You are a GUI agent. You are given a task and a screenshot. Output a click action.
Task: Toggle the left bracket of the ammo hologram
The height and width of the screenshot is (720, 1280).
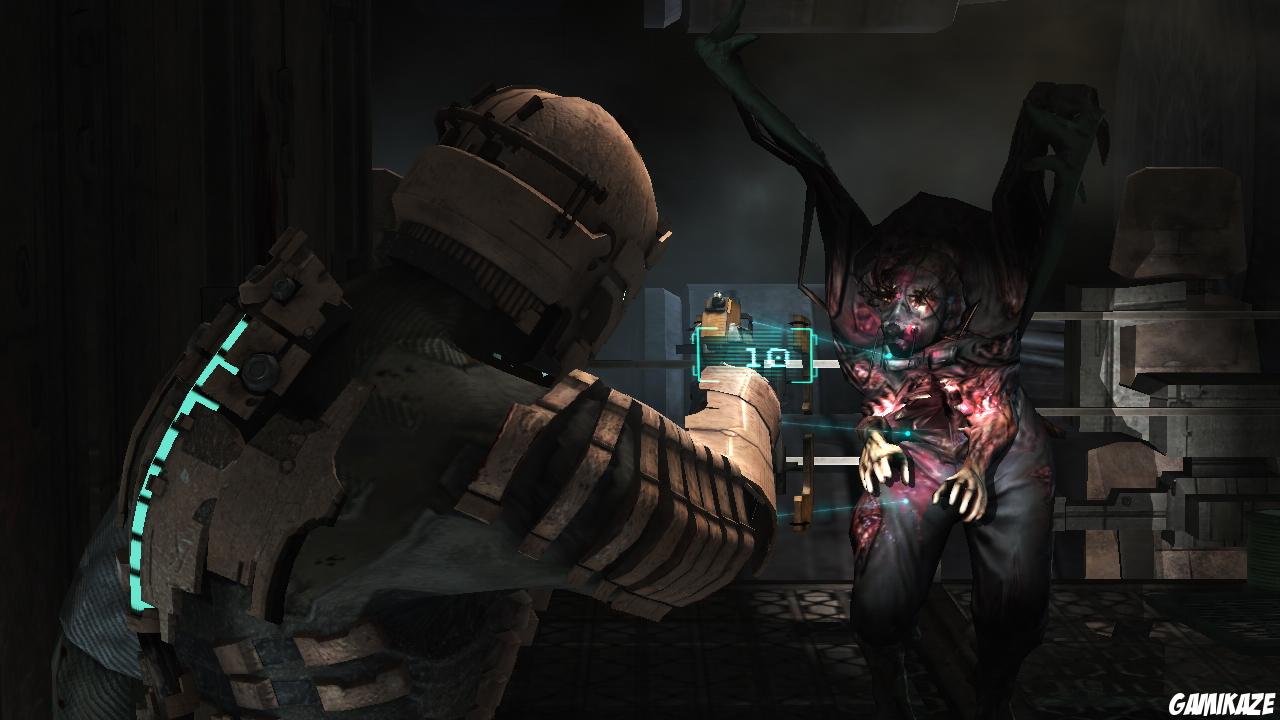(x=698, y=355)
